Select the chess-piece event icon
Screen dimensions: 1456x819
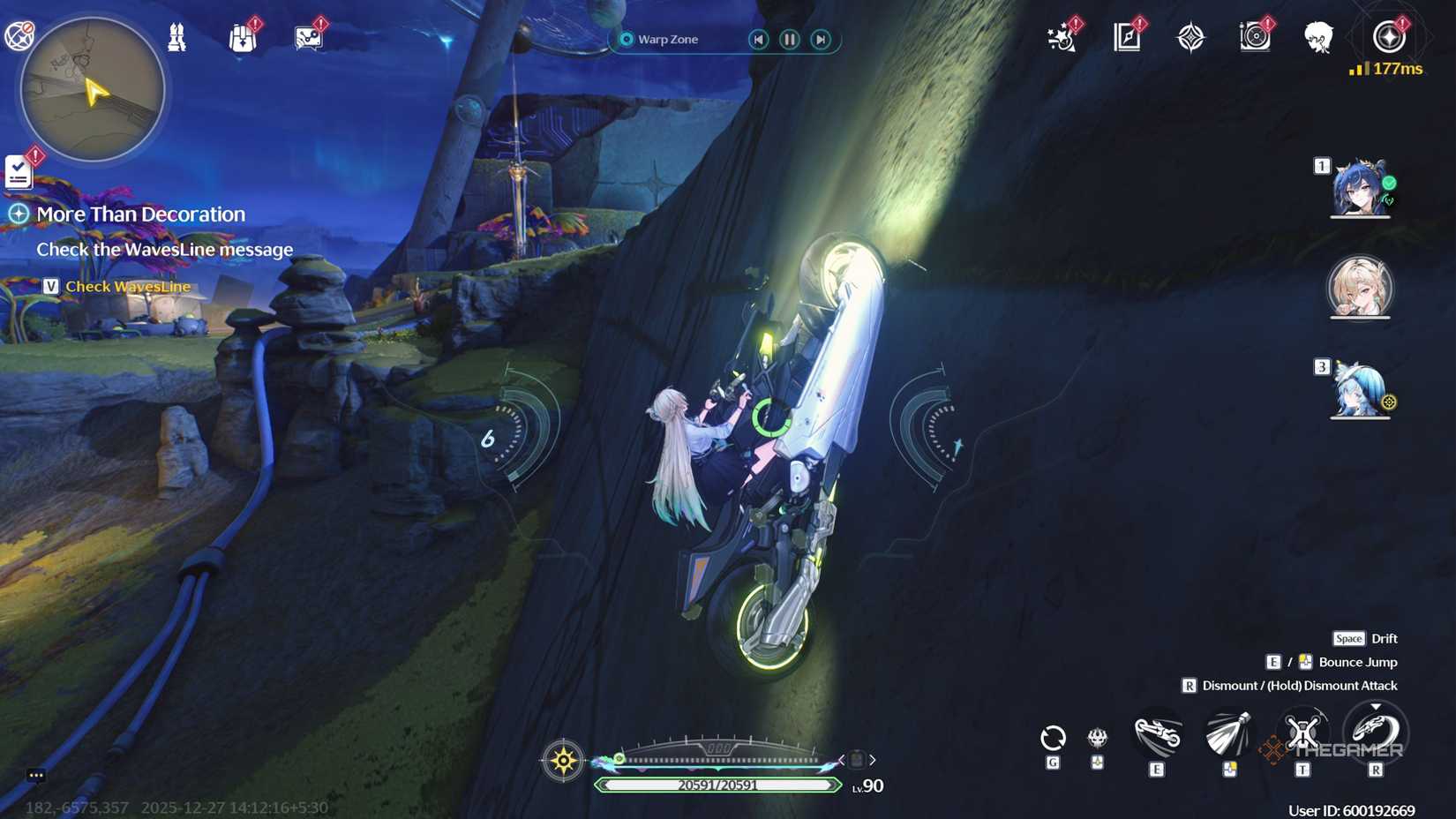(176, 35)
